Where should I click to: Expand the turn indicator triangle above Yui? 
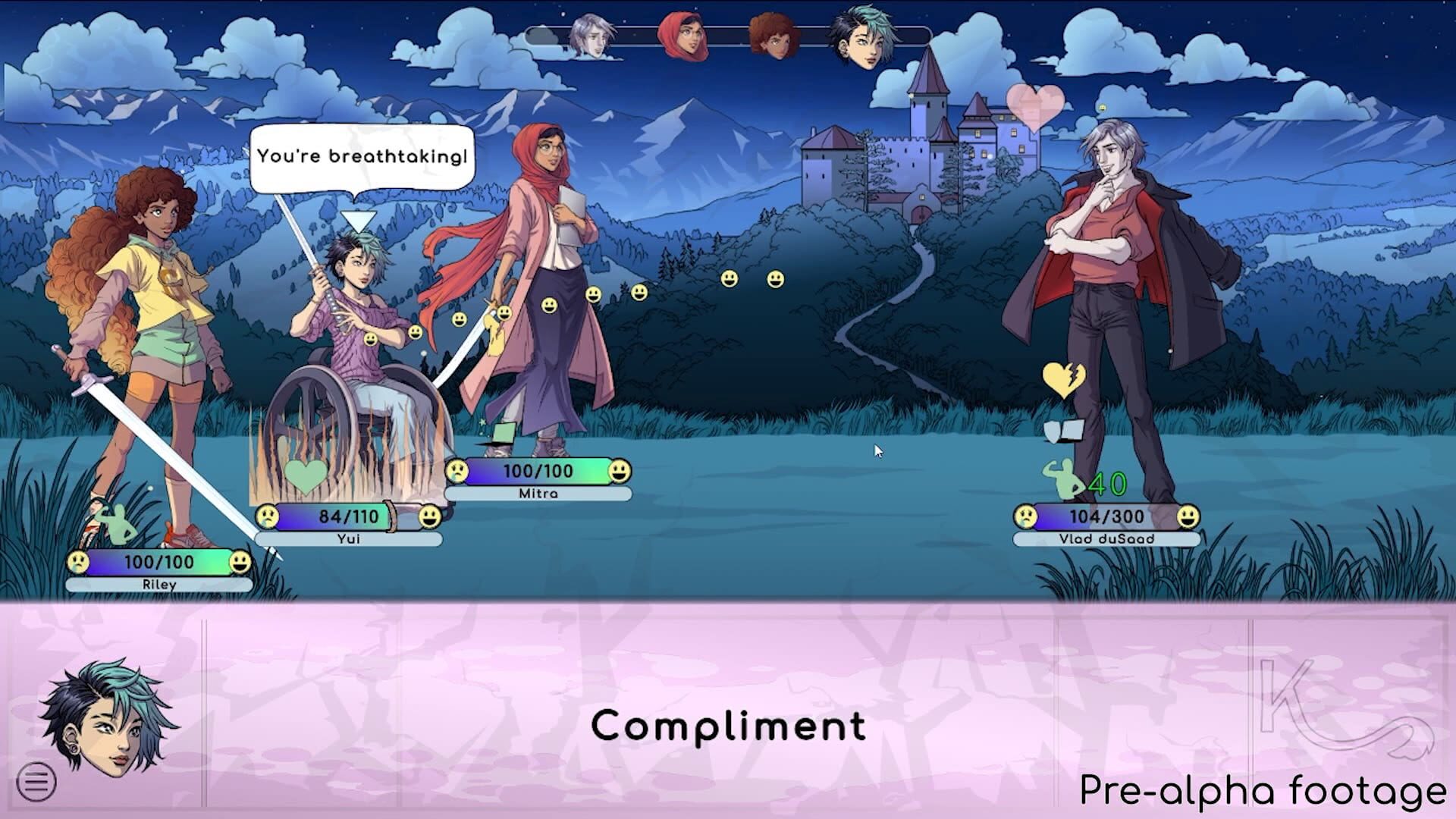click(362, 218)
